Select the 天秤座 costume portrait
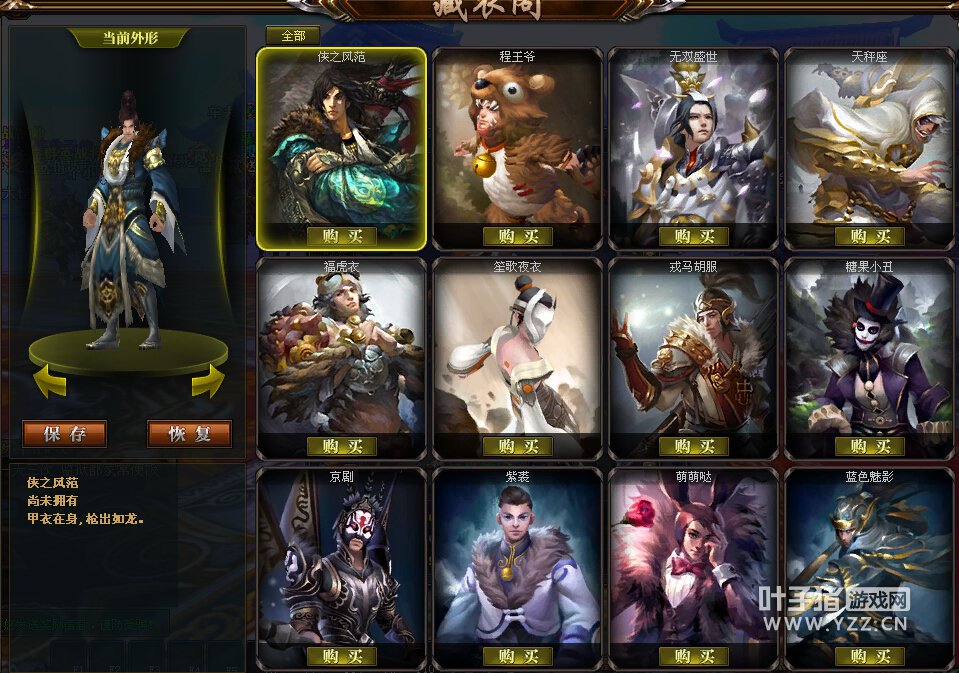Image resolution: width=959 pixels, height=673 pixels. [869, 140]
